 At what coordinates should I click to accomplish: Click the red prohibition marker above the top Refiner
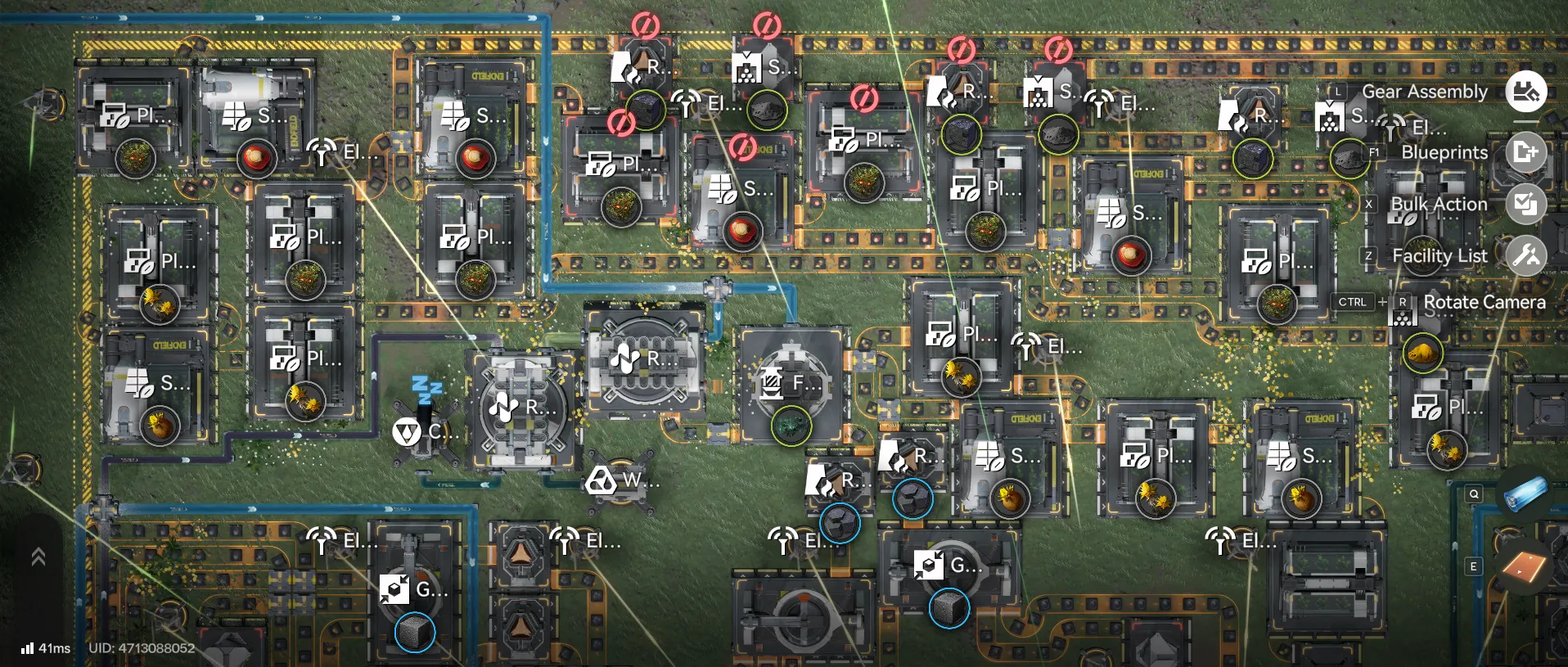[x=645, y=27]
